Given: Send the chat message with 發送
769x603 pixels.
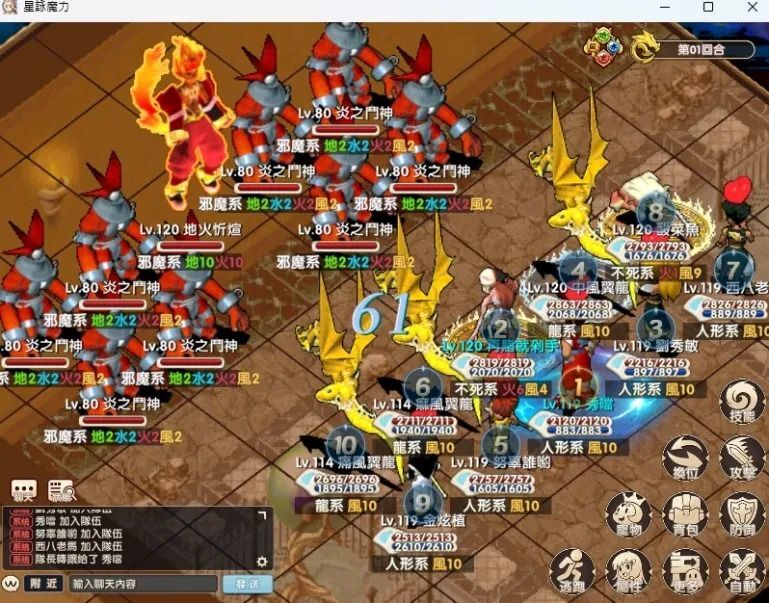Looking at the screenshot, I should pos(246,583).
